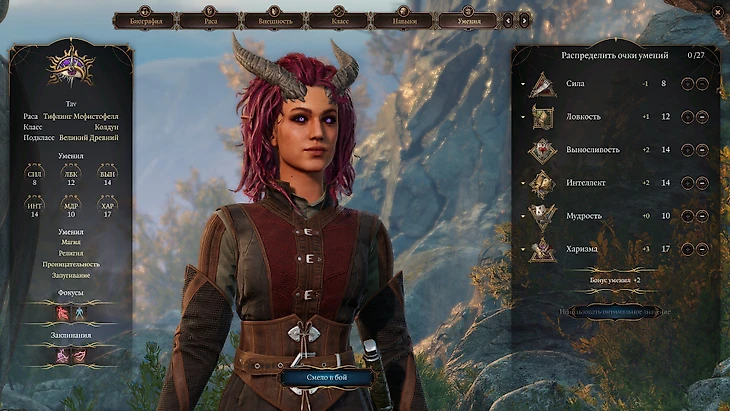
Task: Switch to the Биография tab
Action: 146,19
